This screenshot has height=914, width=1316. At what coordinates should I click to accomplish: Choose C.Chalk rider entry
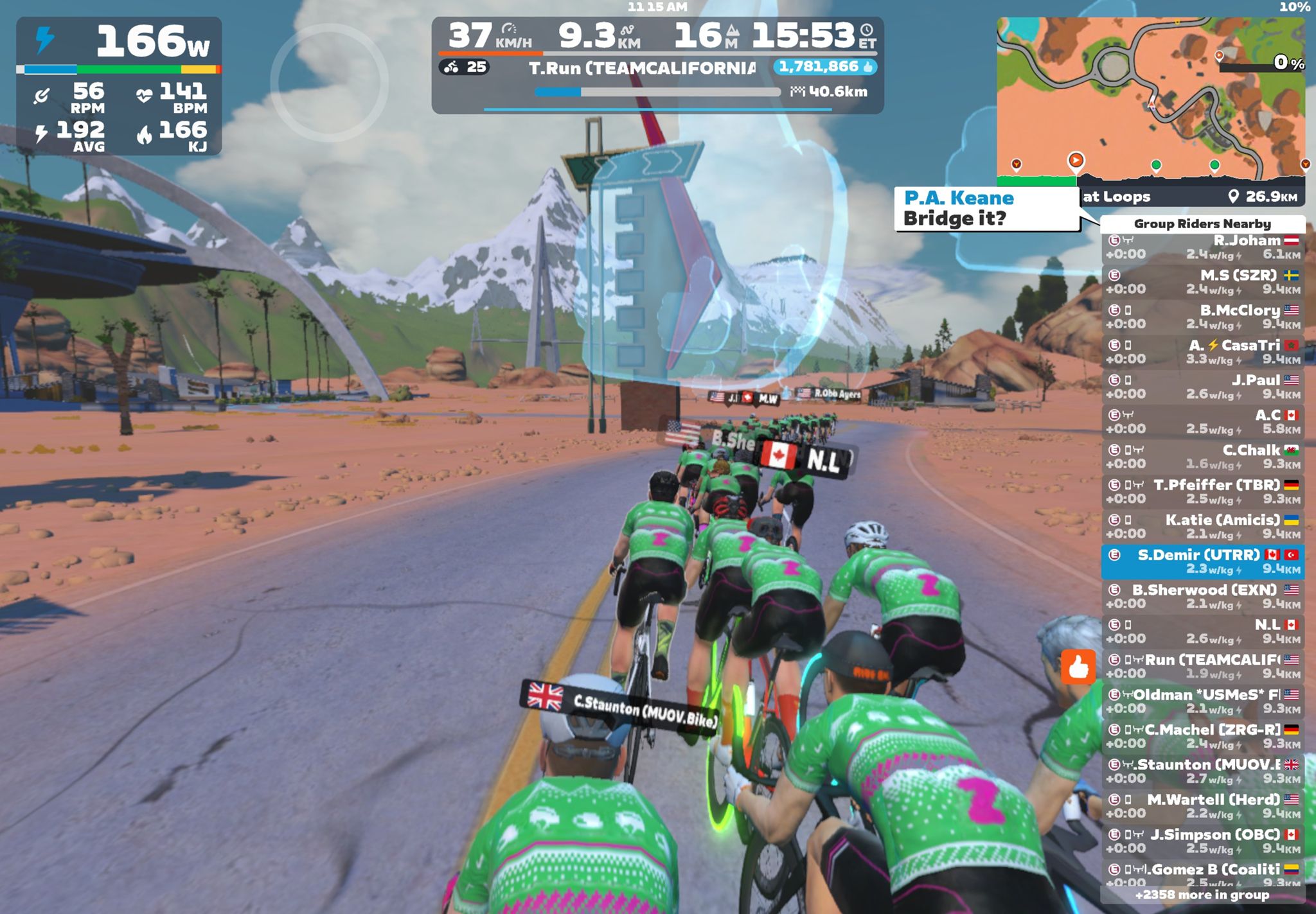(1202, 457)
